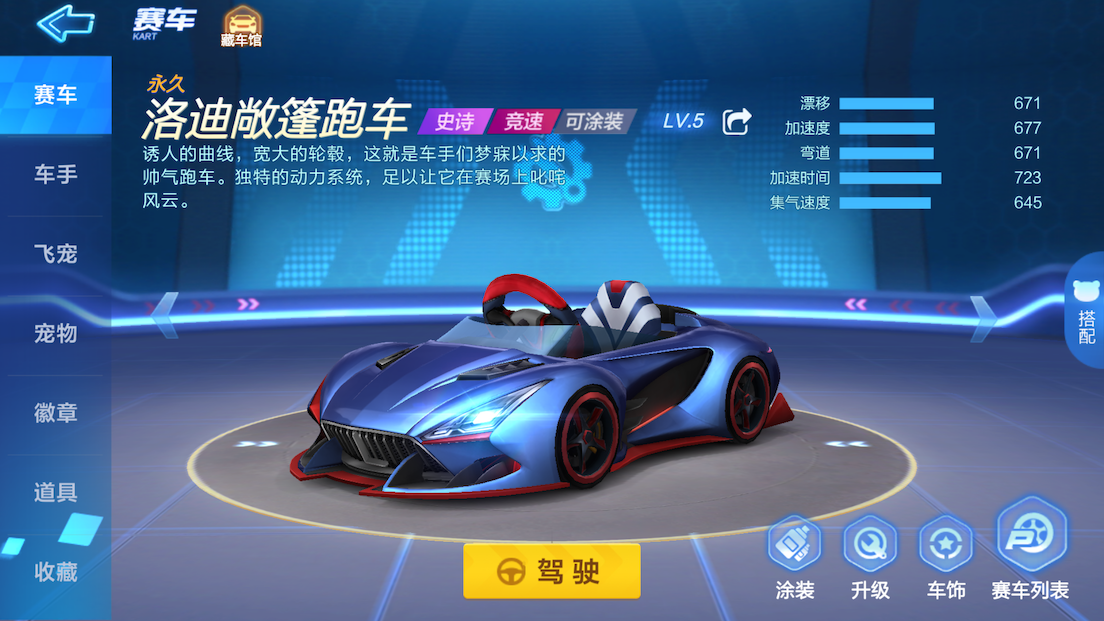Go back using the arrow button
1104x621 pixels.
coord(65,22)
